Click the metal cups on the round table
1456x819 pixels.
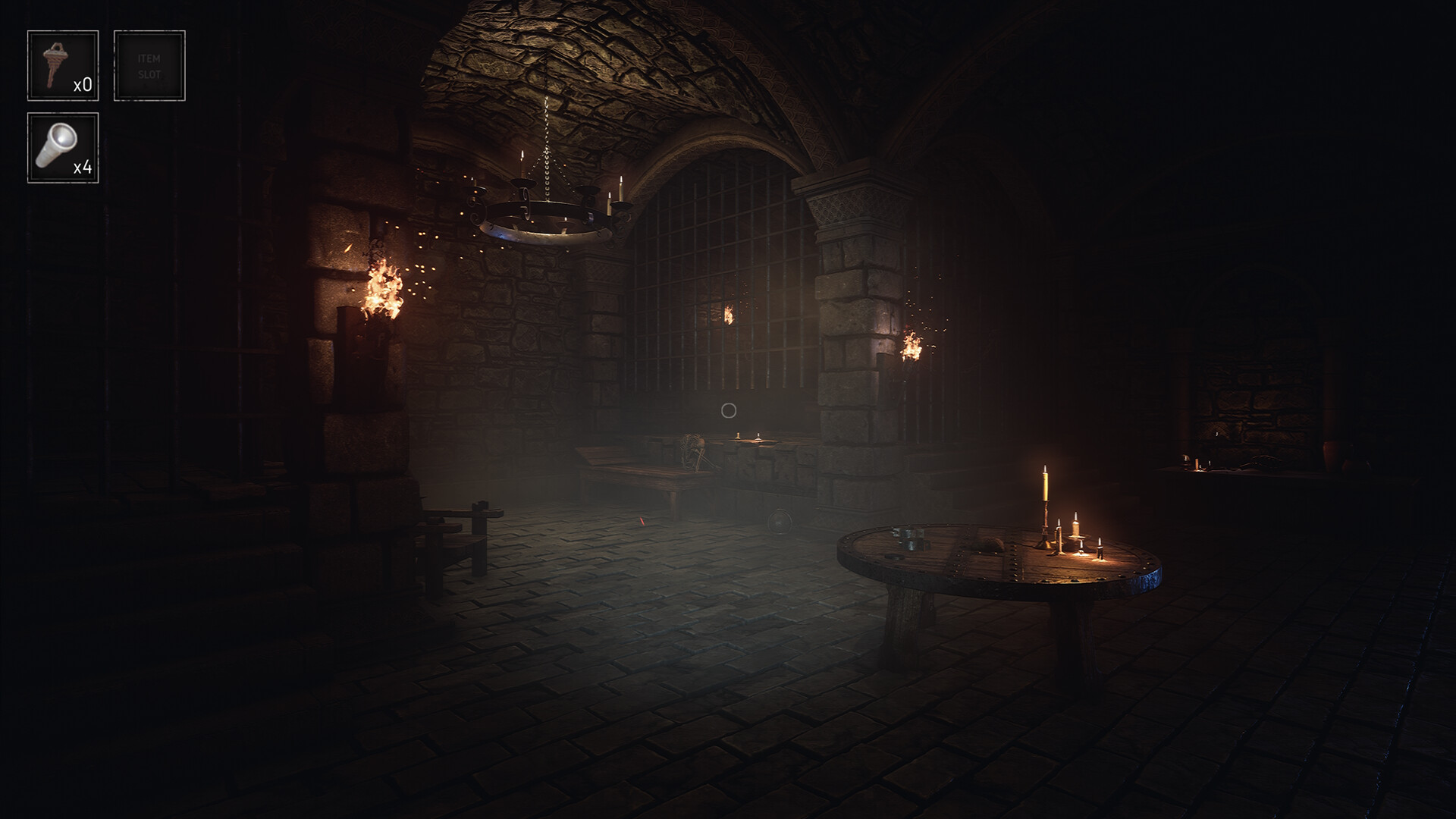tap(910, 538)
